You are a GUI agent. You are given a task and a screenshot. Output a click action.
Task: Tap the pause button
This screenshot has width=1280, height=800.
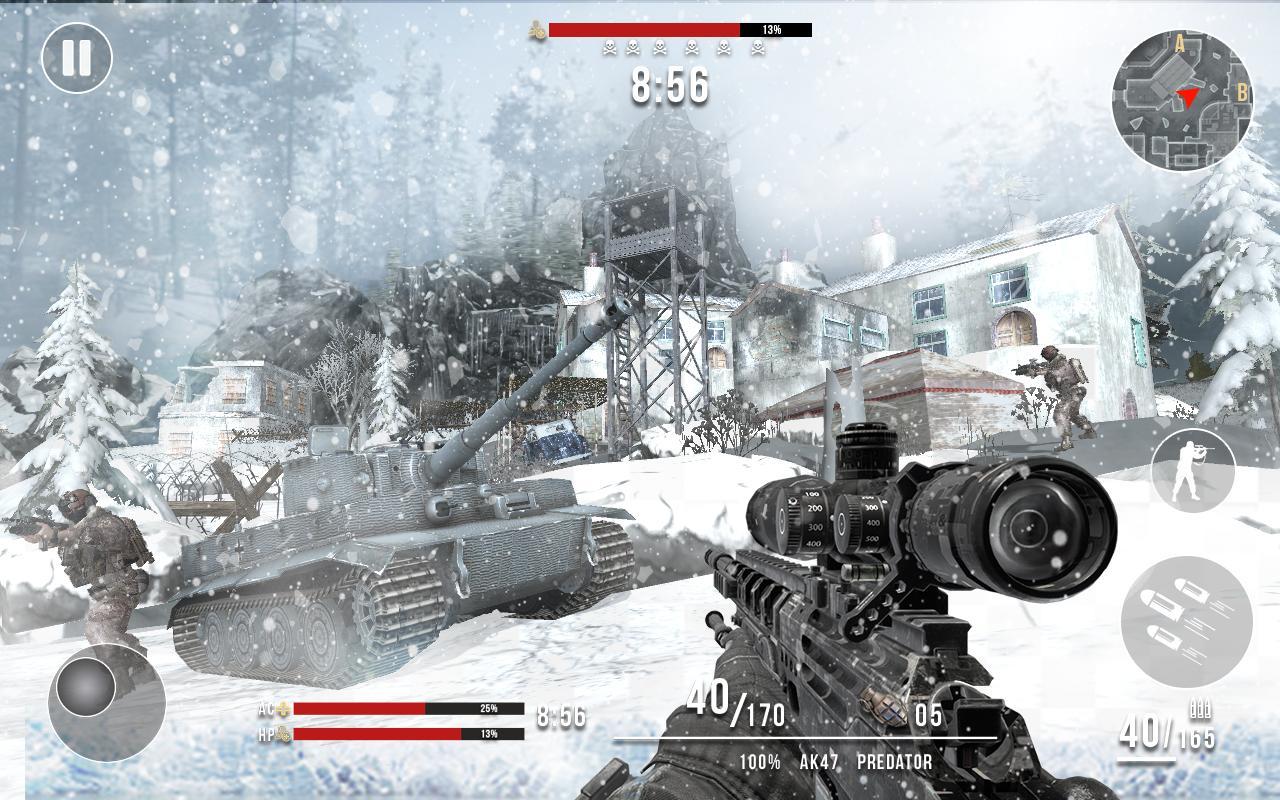click(76, 58)
